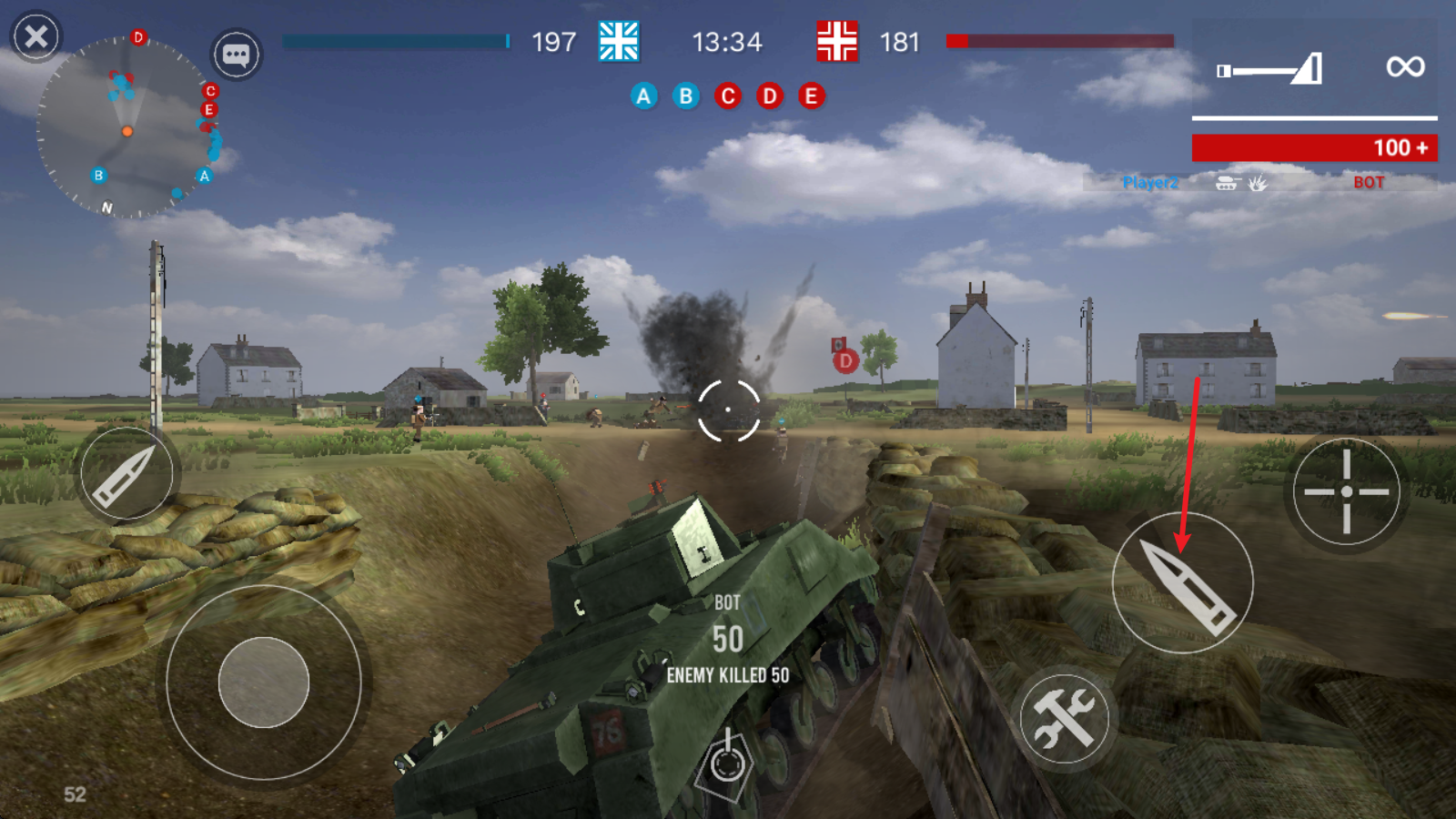This screenshot has height=819, width=1456.
Task: Toggle the crosshair aim mode button
Action: click(1347, 491)
